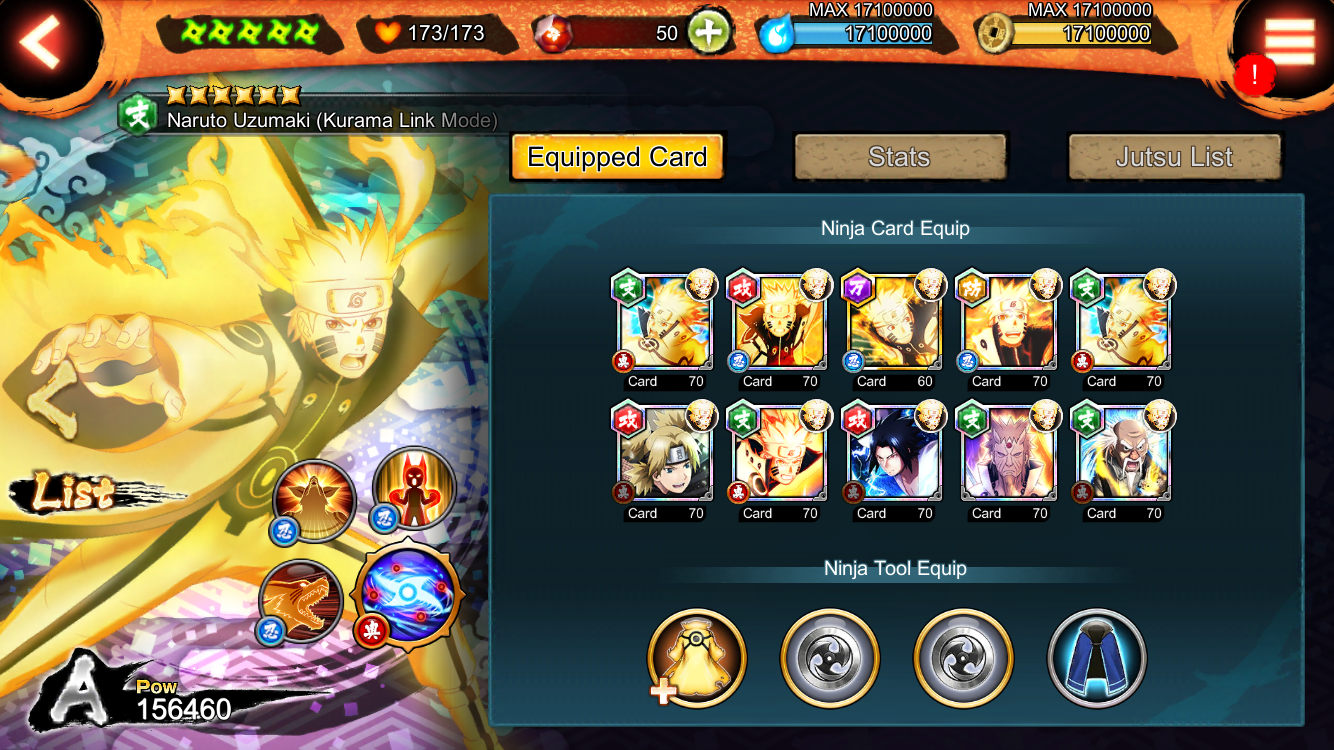Select the Equipped Card tab
Screen dimensions: 1334x750
point(617,157)
